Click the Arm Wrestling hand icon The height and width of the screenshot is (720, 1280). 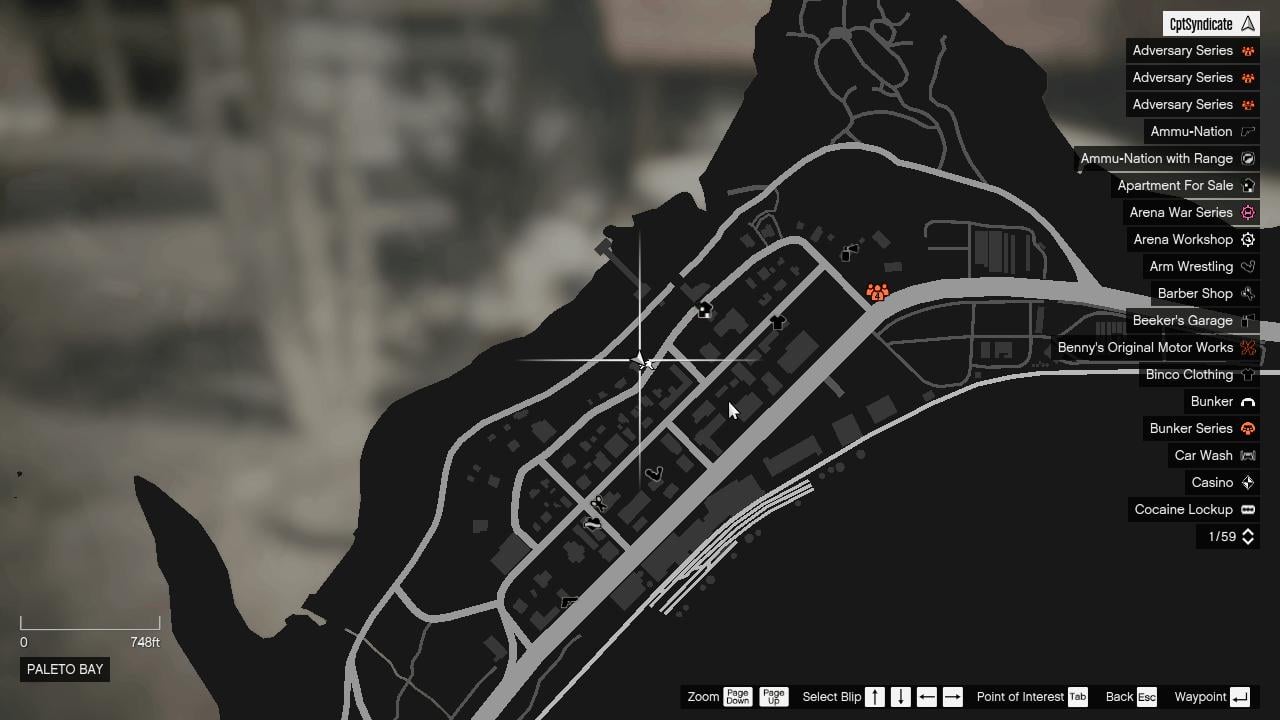pos(1247,266)
